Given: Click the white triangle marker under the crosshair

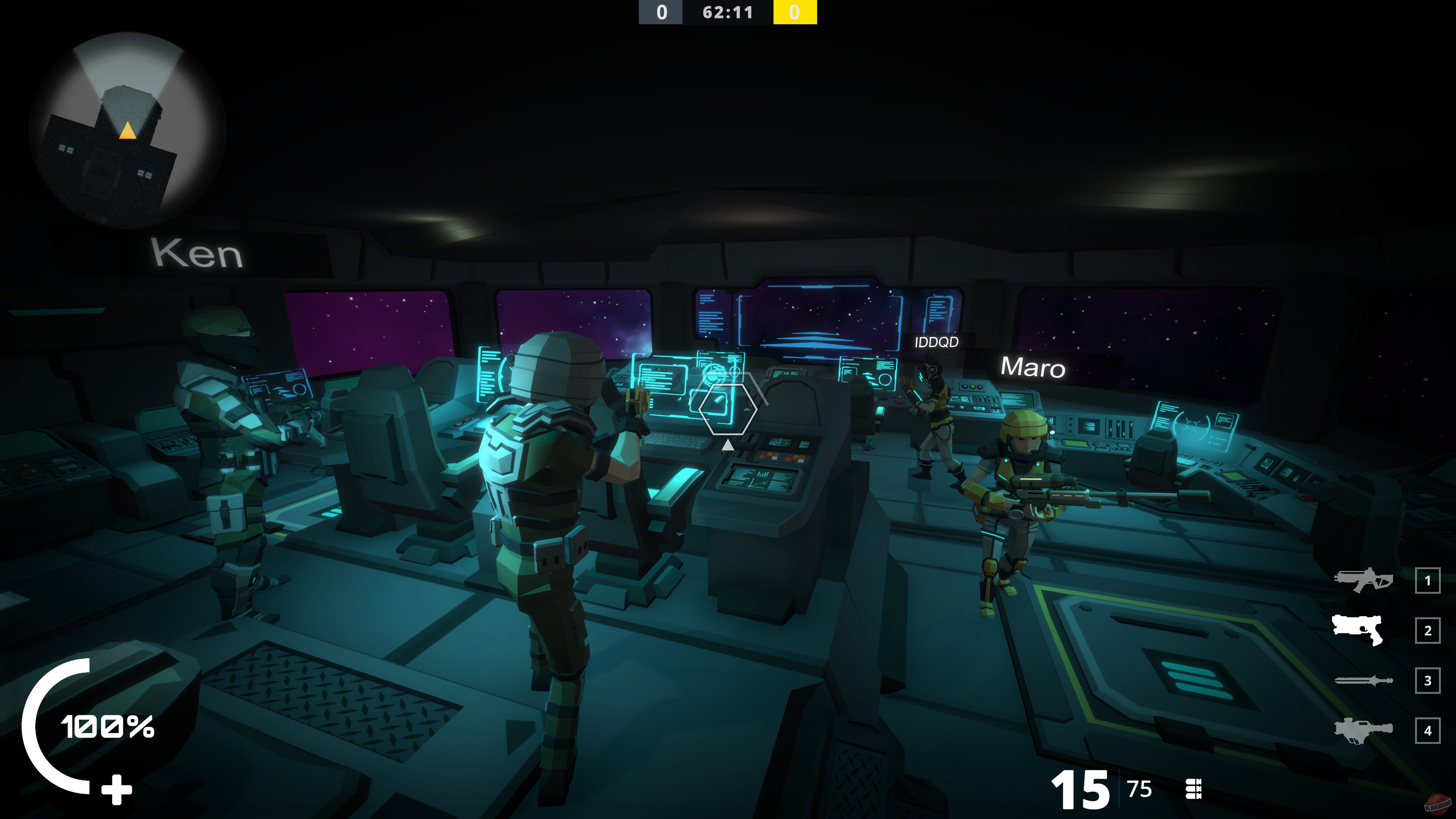Looking at the screenshot, I should pos(728,445).
